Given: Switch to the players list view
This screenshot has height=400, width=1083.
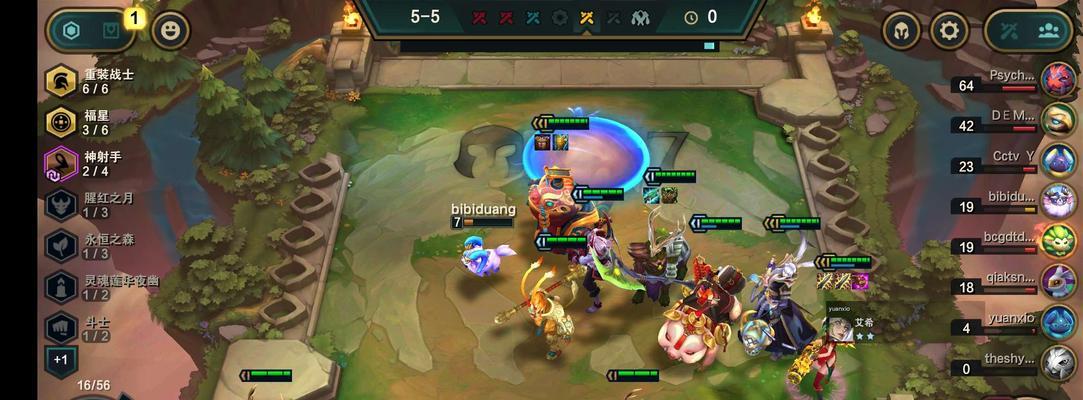Looking at the screenshot, I should (x=1048, y=31).
